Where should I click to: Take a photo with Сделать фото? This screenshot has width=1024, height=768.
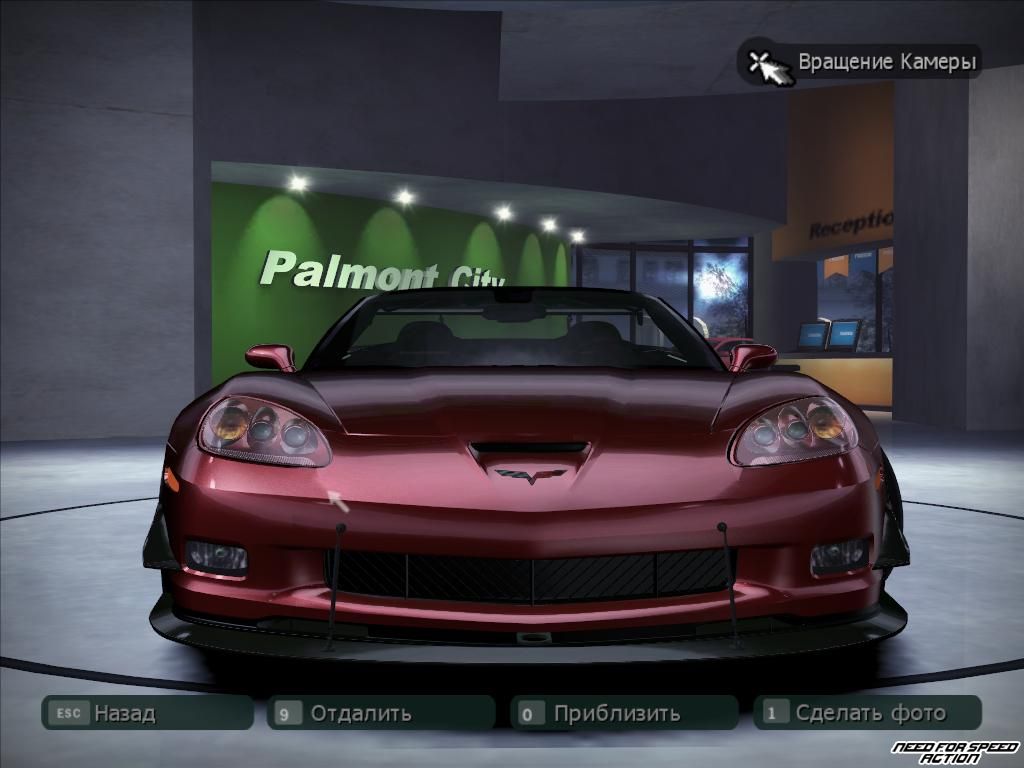click(867, 713)
